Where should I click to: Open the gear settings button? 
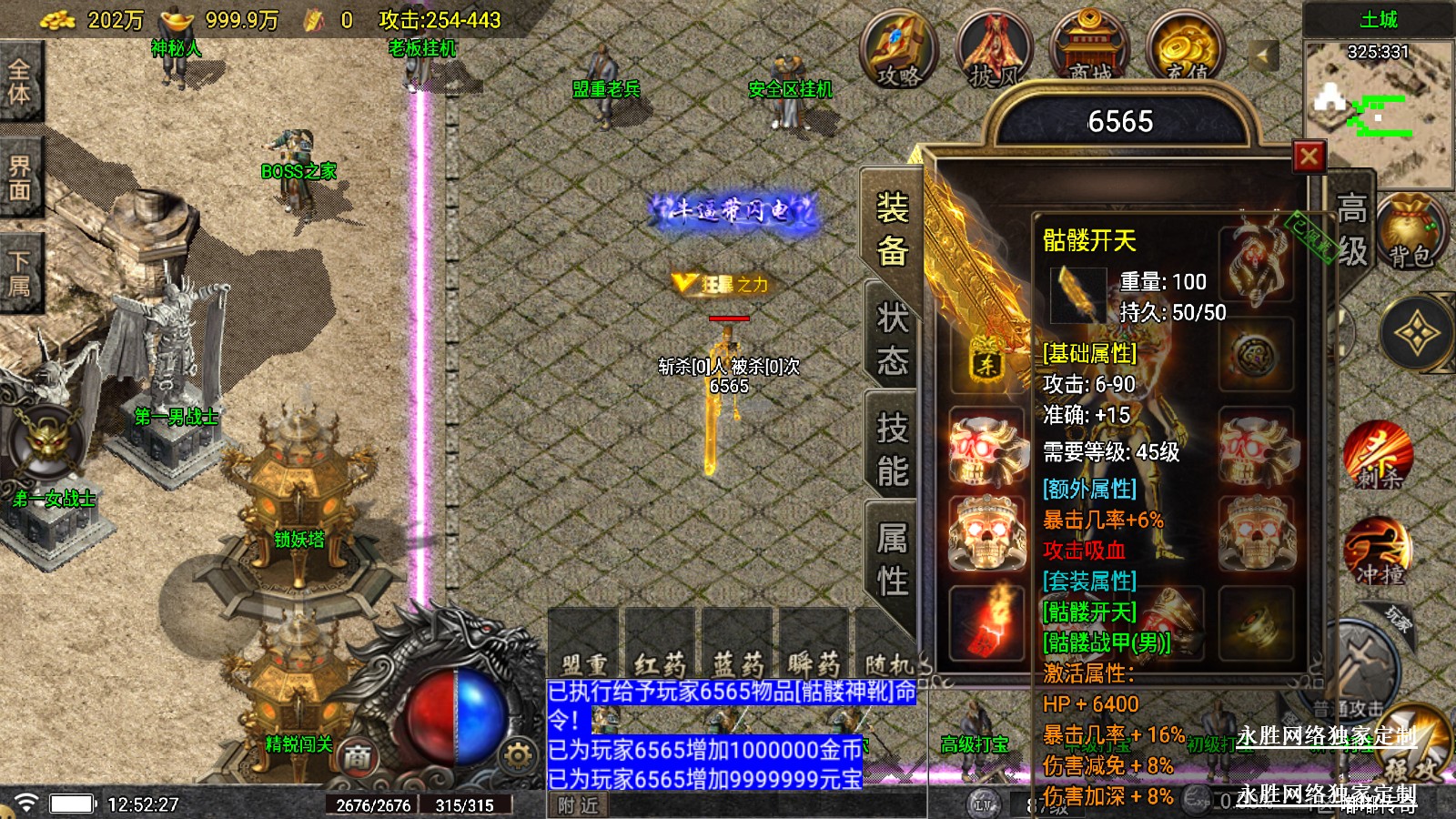coord(518,755)
